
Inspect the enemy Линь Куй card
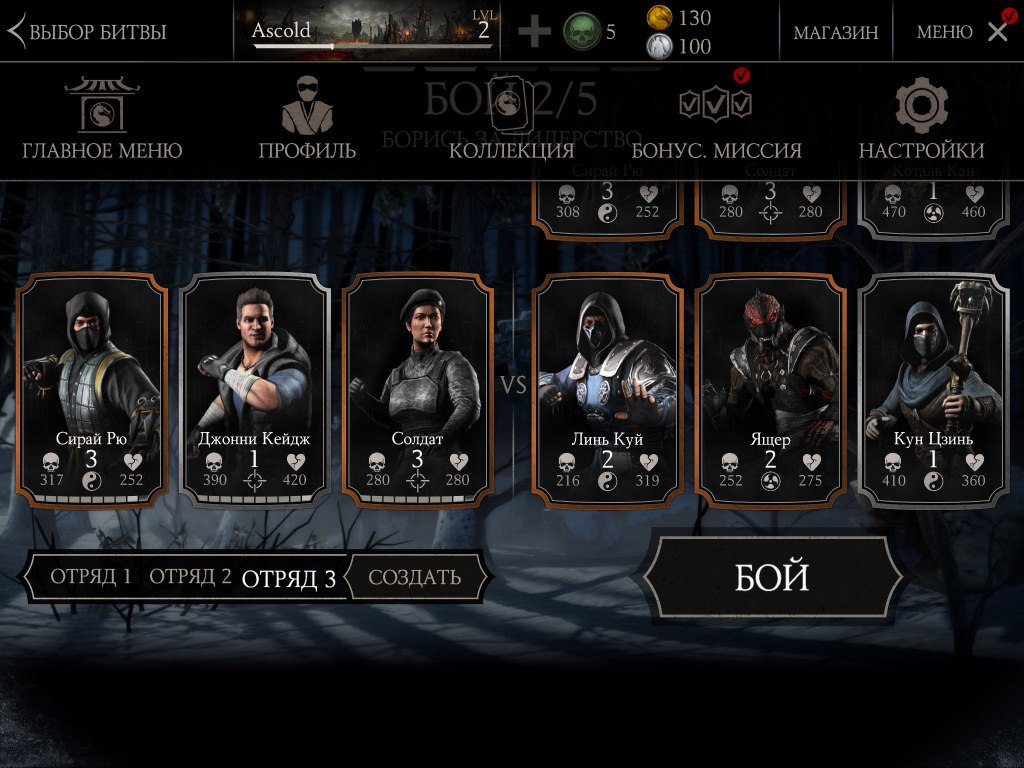click(607, 390)
